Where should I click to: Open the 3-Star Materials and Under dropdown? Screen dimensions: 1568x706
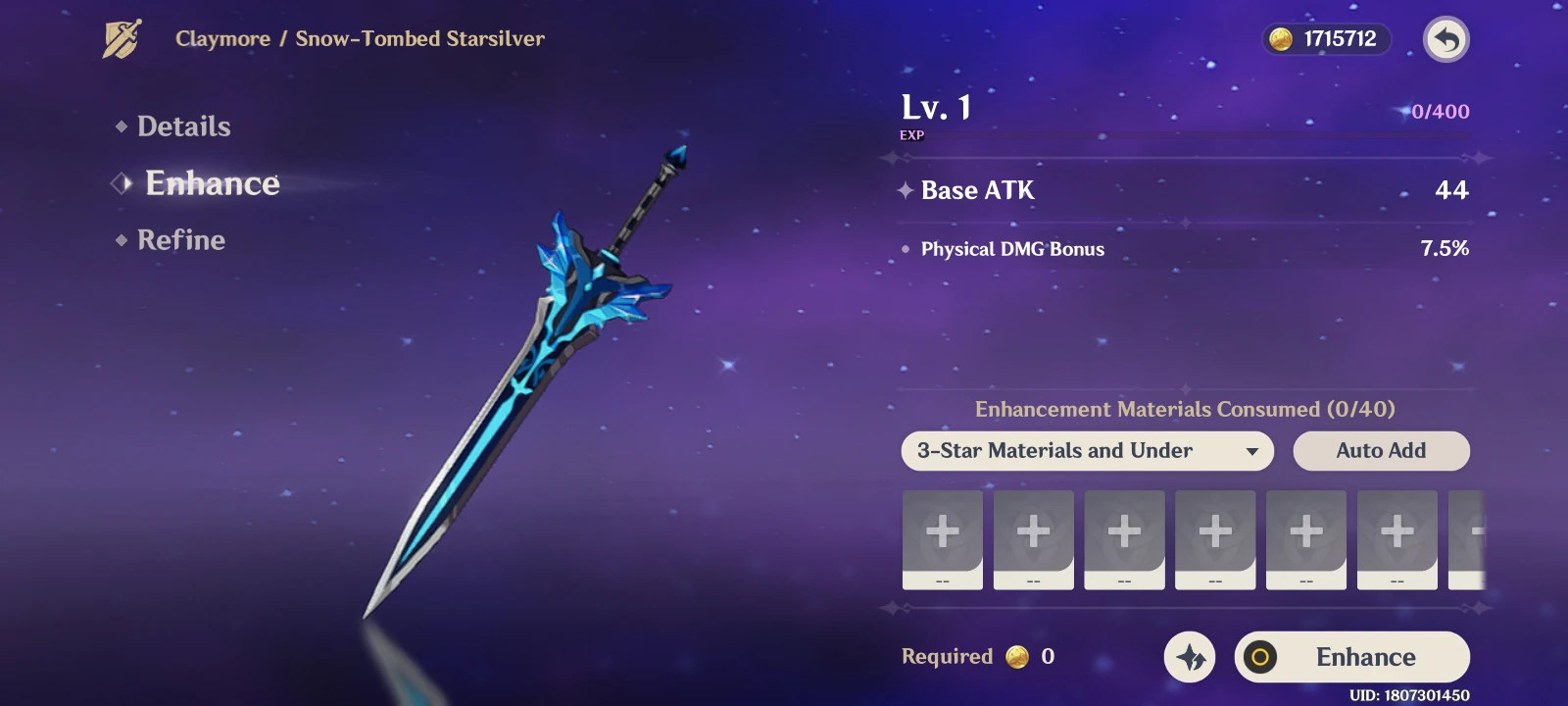(1086, 451)
